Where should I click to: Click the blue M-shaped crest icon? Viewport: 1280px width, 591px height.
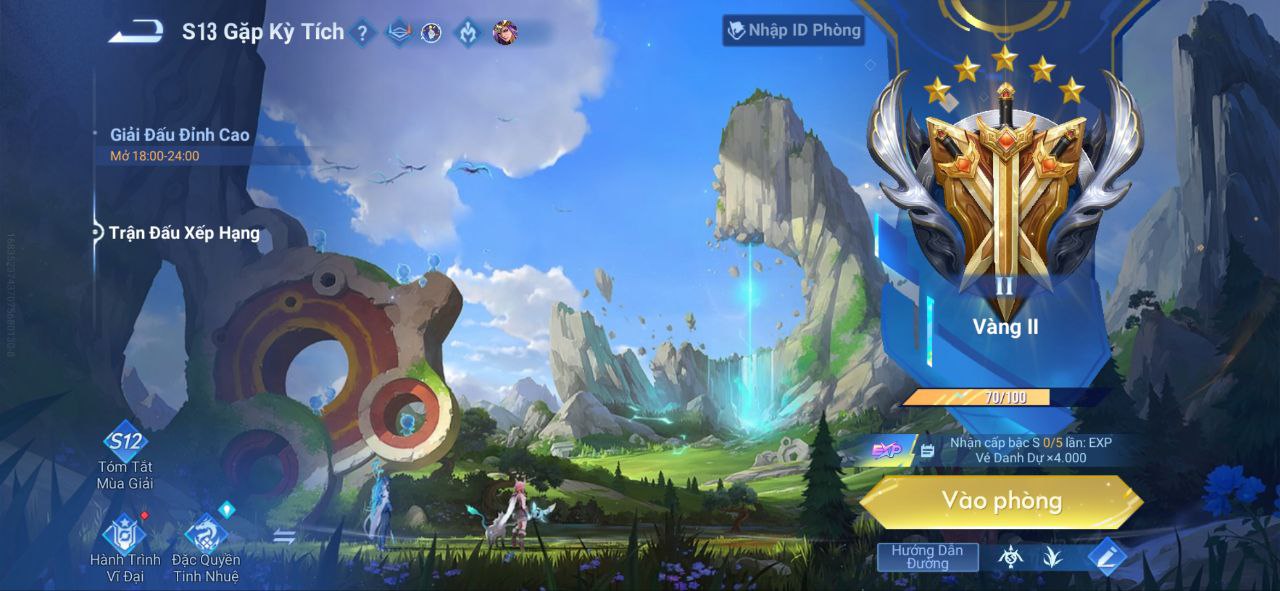click(467, 33)
